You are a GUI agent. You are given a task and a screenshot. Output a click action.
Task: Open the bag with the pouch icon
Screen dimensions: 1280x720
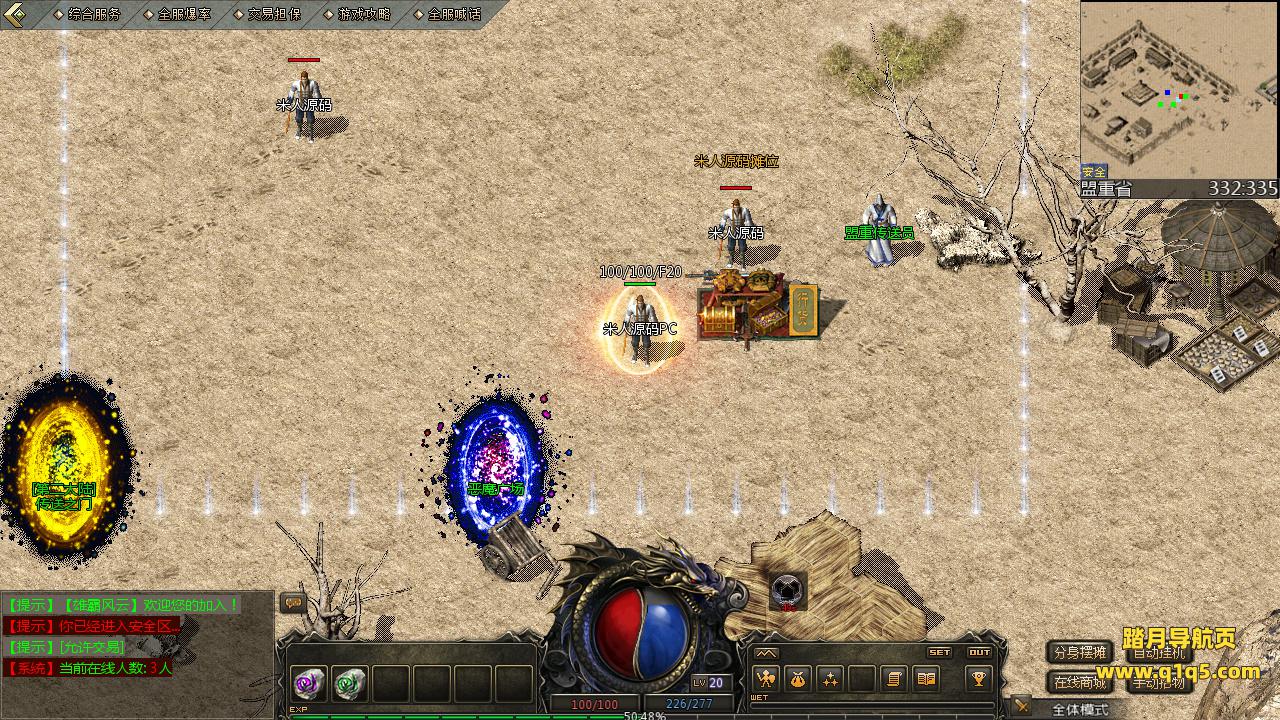797,679
